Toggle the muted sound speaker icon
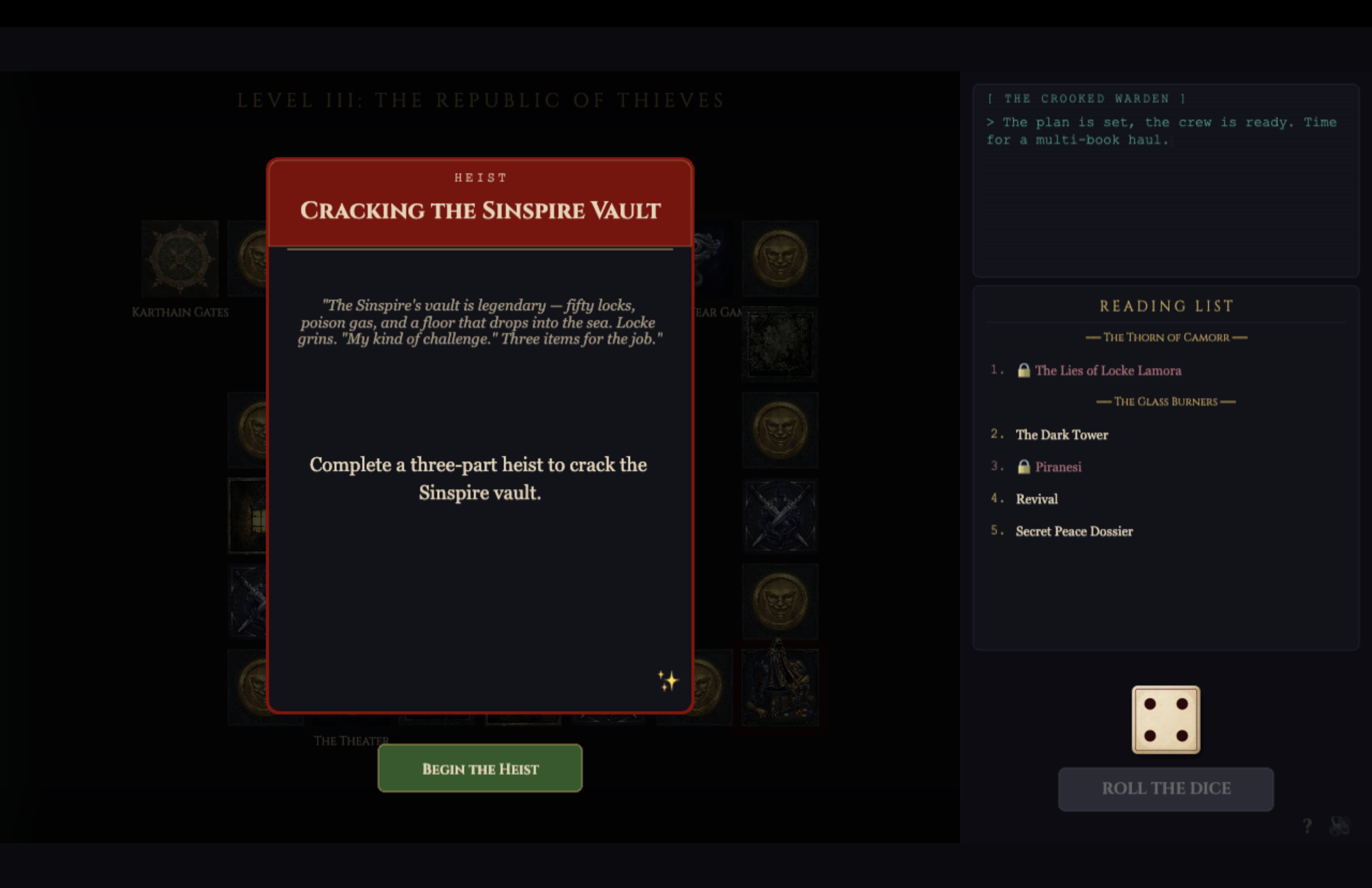 (x=1339, y=826)
